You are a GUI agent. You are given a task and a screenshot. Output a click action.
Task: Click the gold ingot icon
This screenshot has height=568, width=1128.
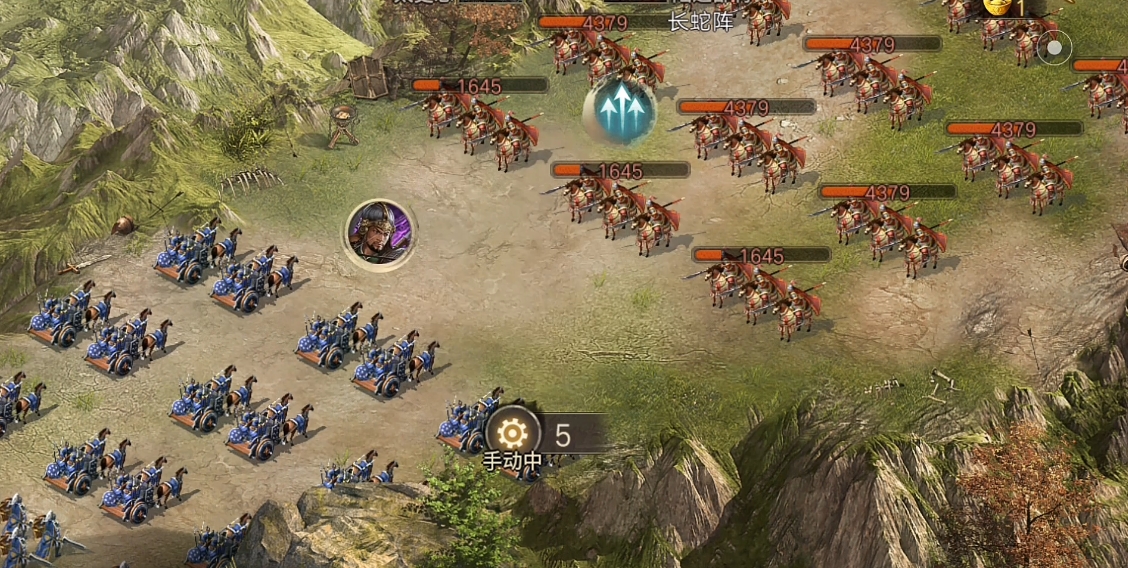click(997, 6)
